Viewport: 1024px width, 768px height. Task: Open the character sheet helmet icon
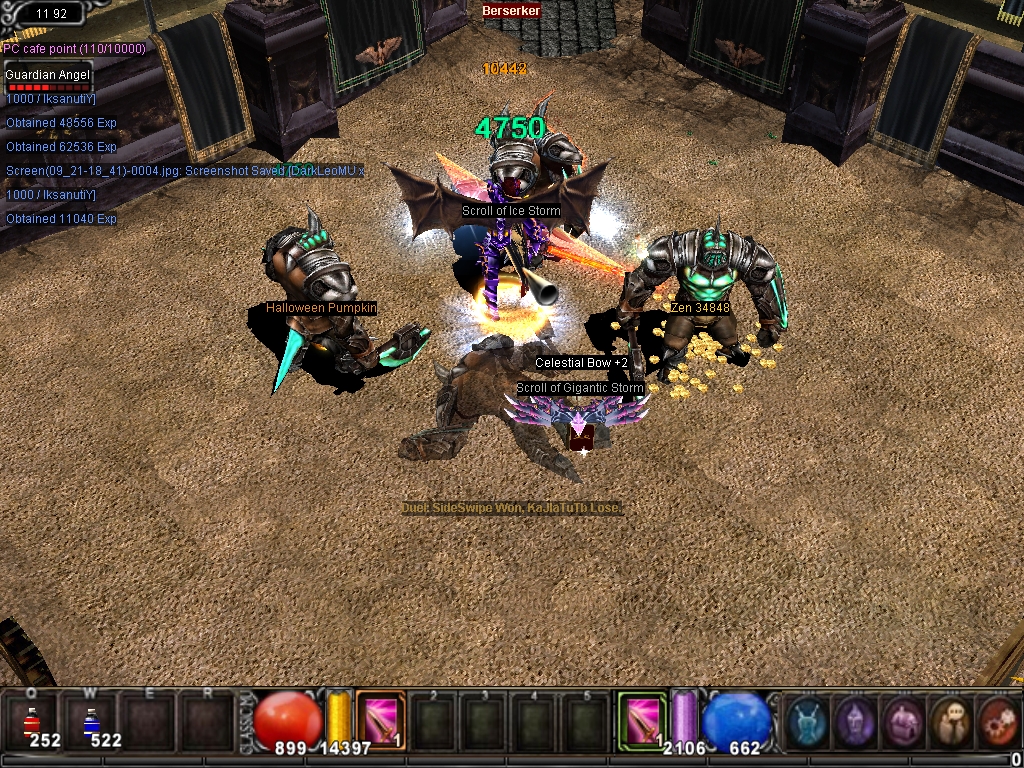click(x=855, y=721)
